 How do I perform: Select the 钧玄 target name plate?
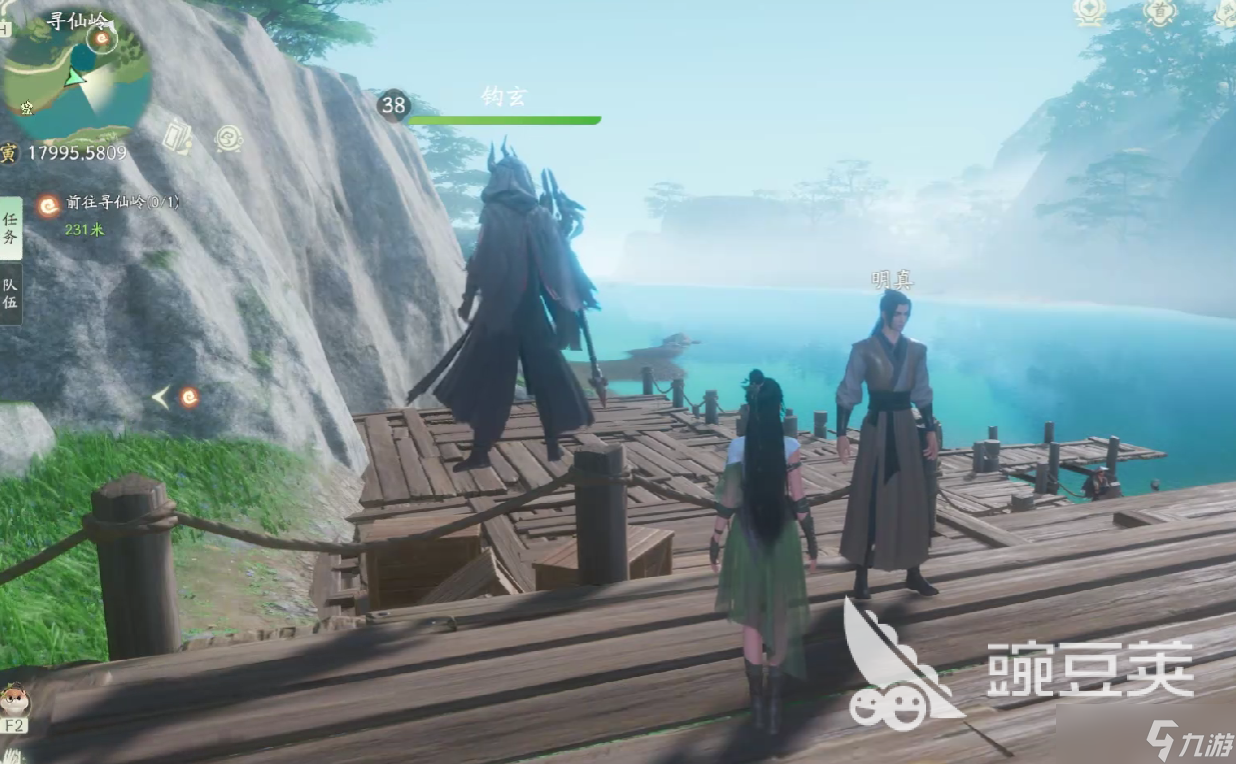(503, 97)
